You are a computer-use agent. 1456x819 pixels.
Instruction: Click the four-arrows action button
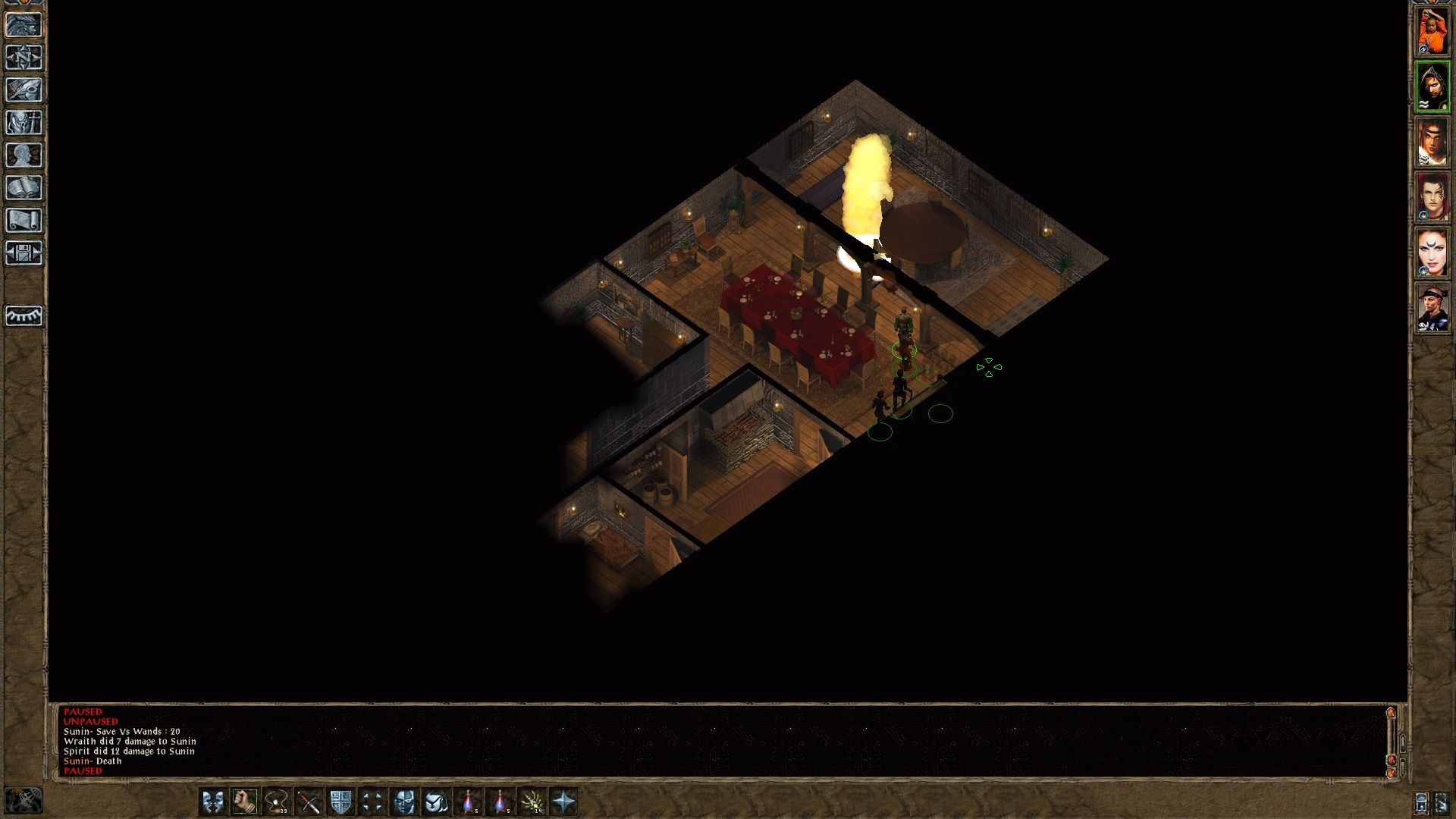[372, 802]
